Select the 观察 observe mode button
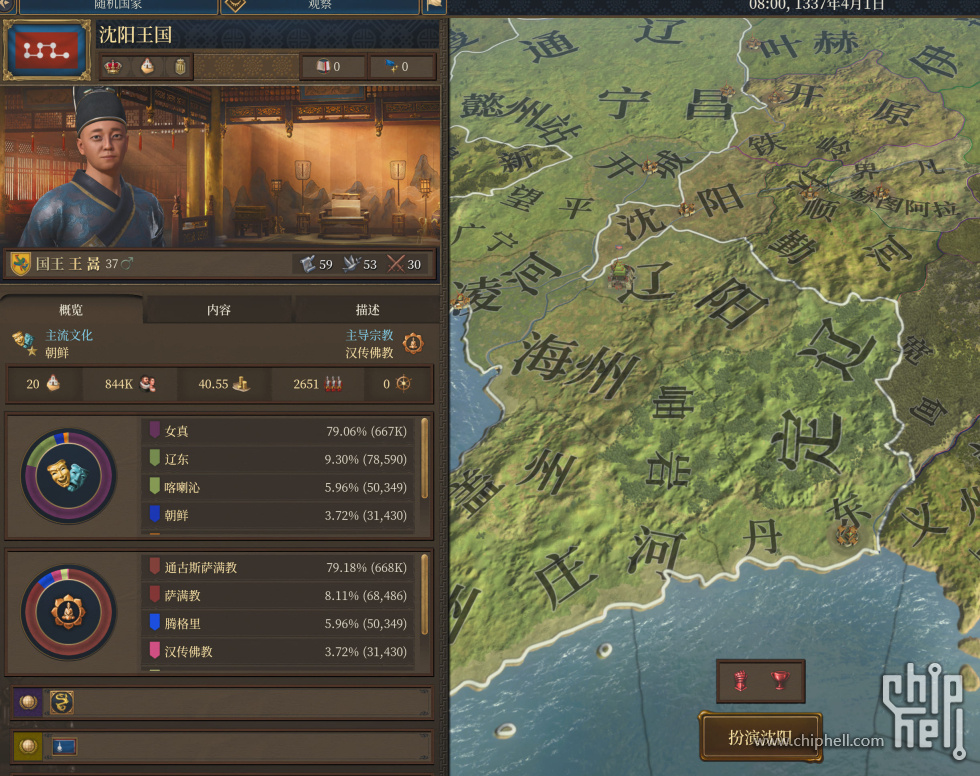Viewport: 980px width, 776px height. click(x=320, y=5)
